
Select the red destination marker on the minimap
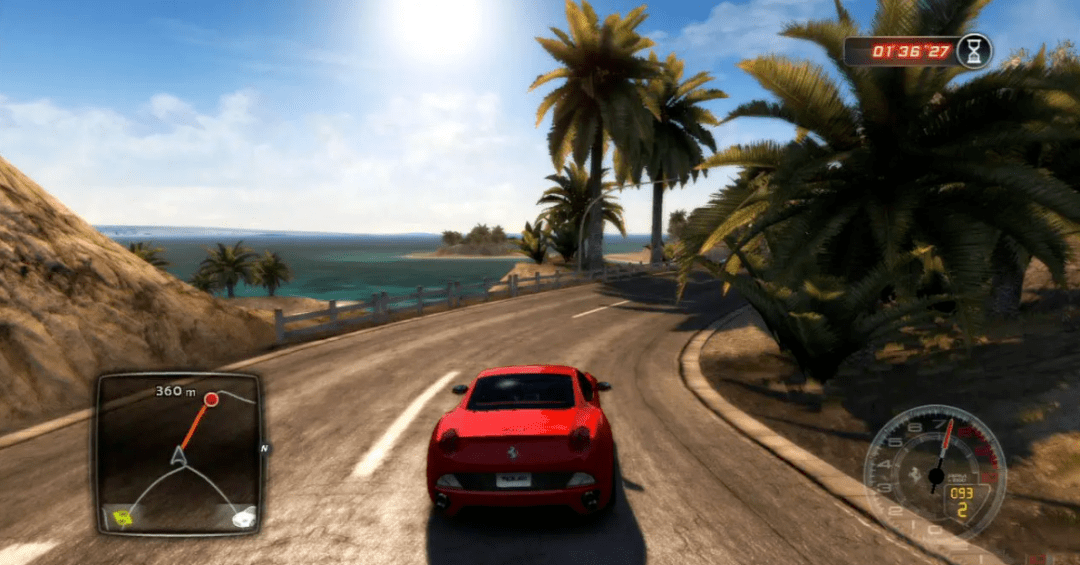[211, 400]
